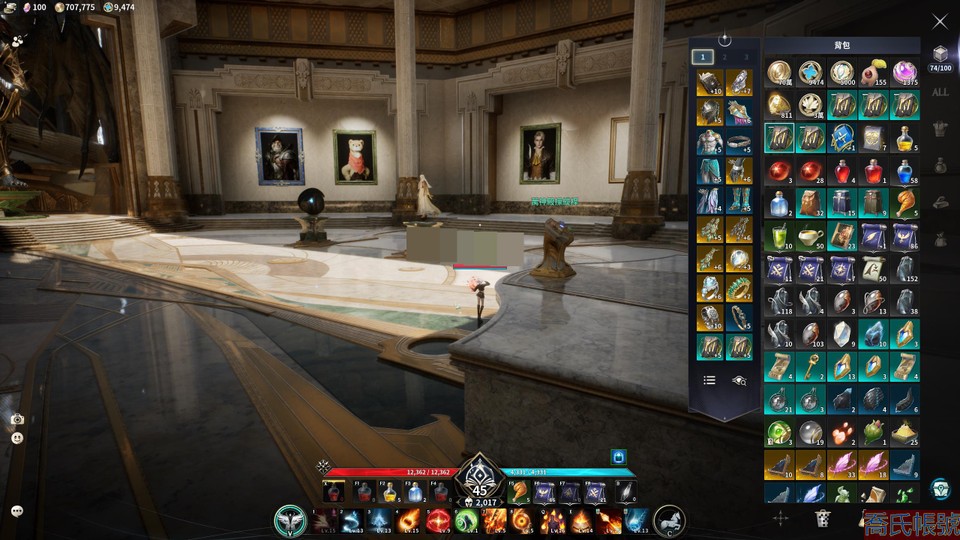Open the chat speech bubble
Viewport: 960px width, 540px height.
pos(17,511)
